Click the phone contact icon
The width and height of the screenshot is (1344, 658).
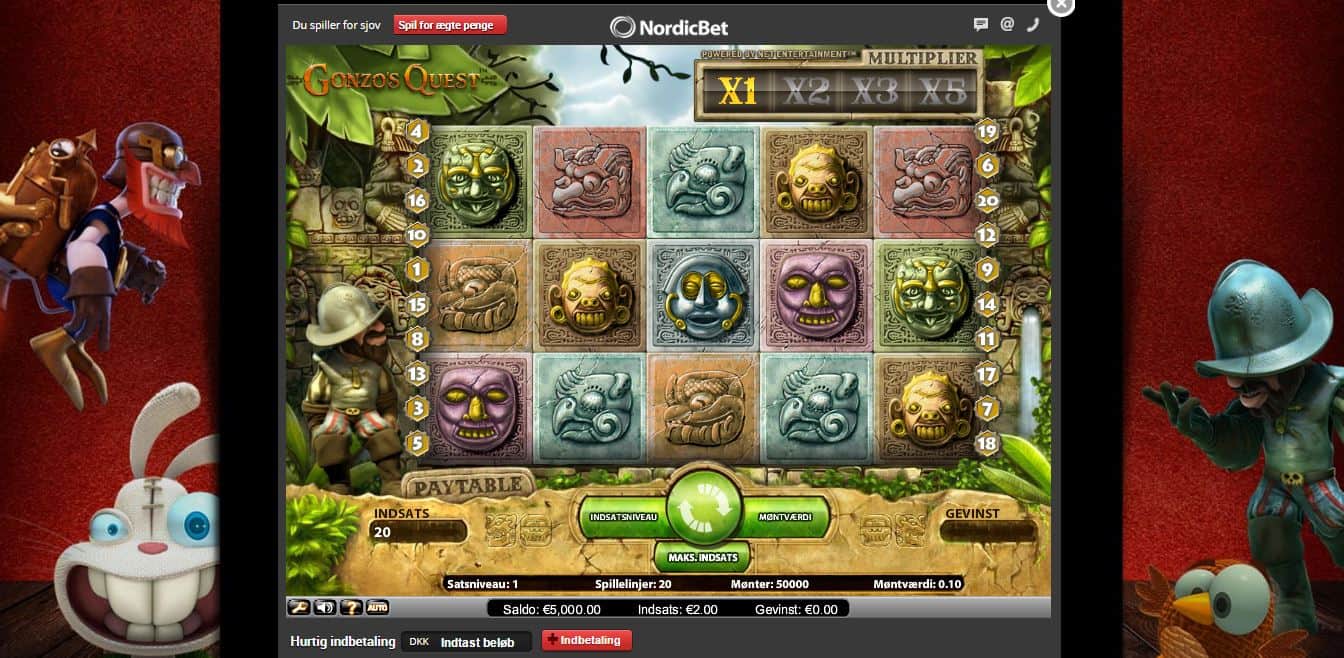click(x=1033, y=25)
